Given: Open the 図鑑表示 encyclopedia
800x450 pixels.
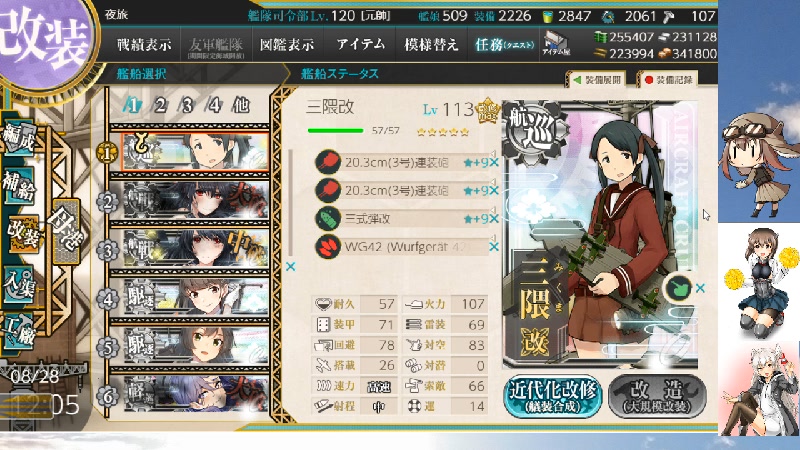Looking at the screenshot, I should click(286, 45).
